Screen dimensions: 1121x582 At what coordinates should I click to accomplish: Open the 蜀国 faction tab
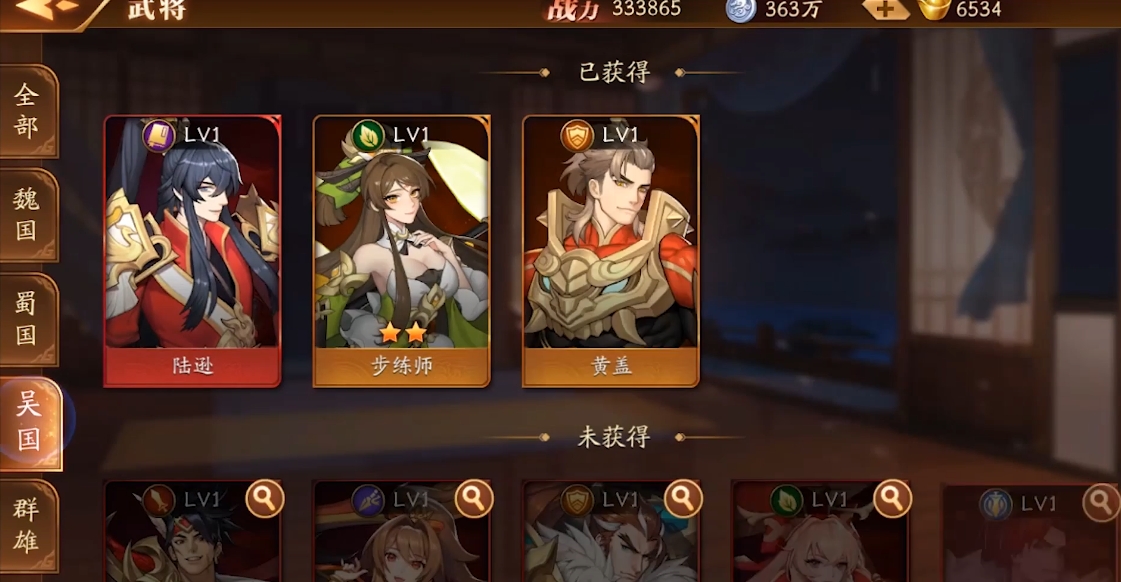(27, 318)
